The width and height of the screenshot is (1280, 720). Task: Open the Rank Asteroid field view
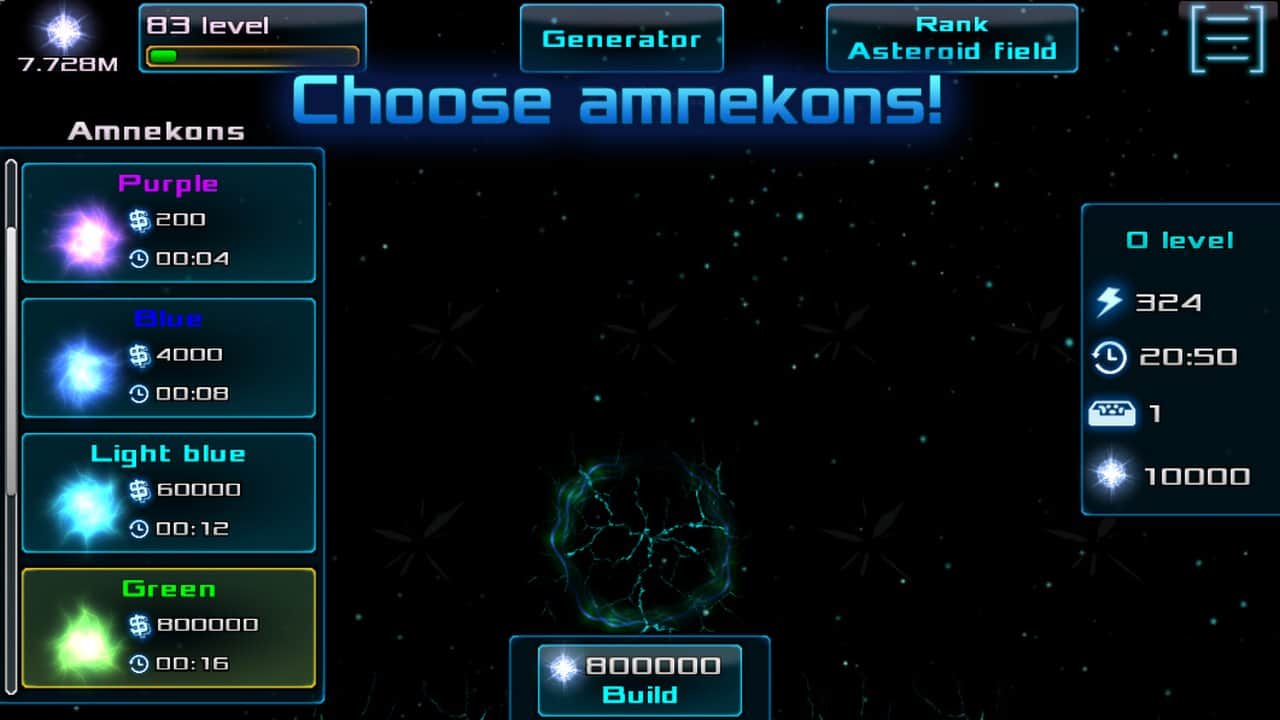pyautogui.click(x=952, y=38)
